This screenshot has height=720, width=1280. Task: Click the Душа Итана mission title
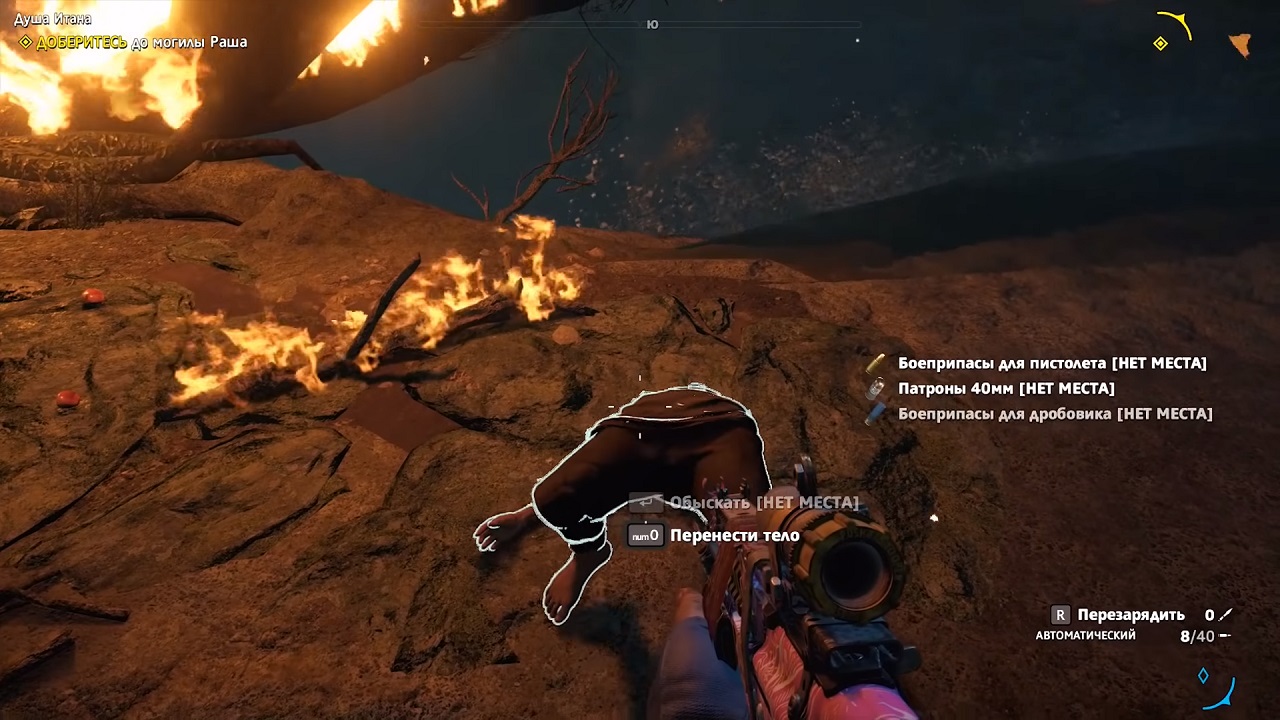pyautogui.click(x=52, y=19)
